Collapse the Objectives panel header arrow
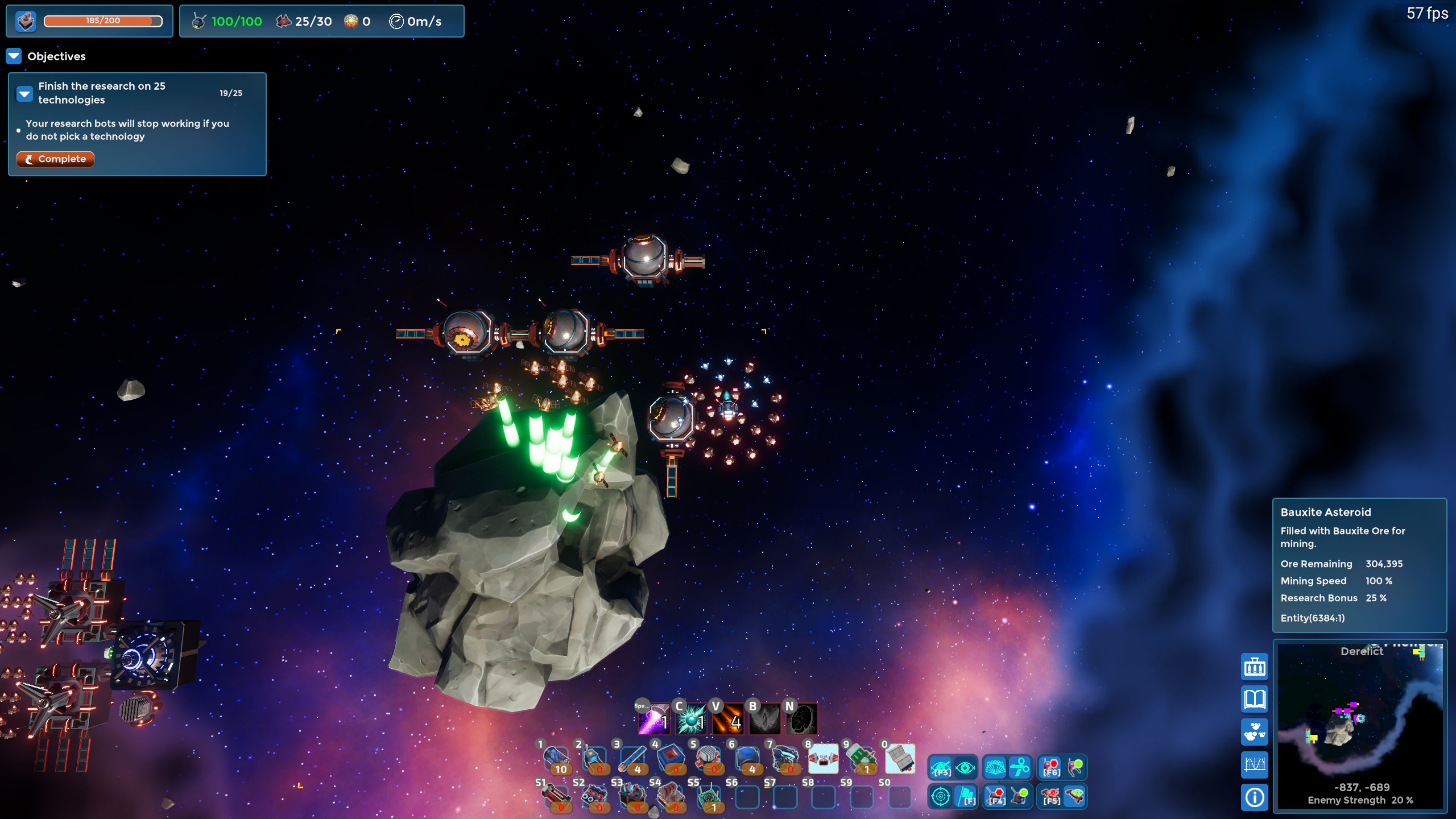 pos(14,56)
